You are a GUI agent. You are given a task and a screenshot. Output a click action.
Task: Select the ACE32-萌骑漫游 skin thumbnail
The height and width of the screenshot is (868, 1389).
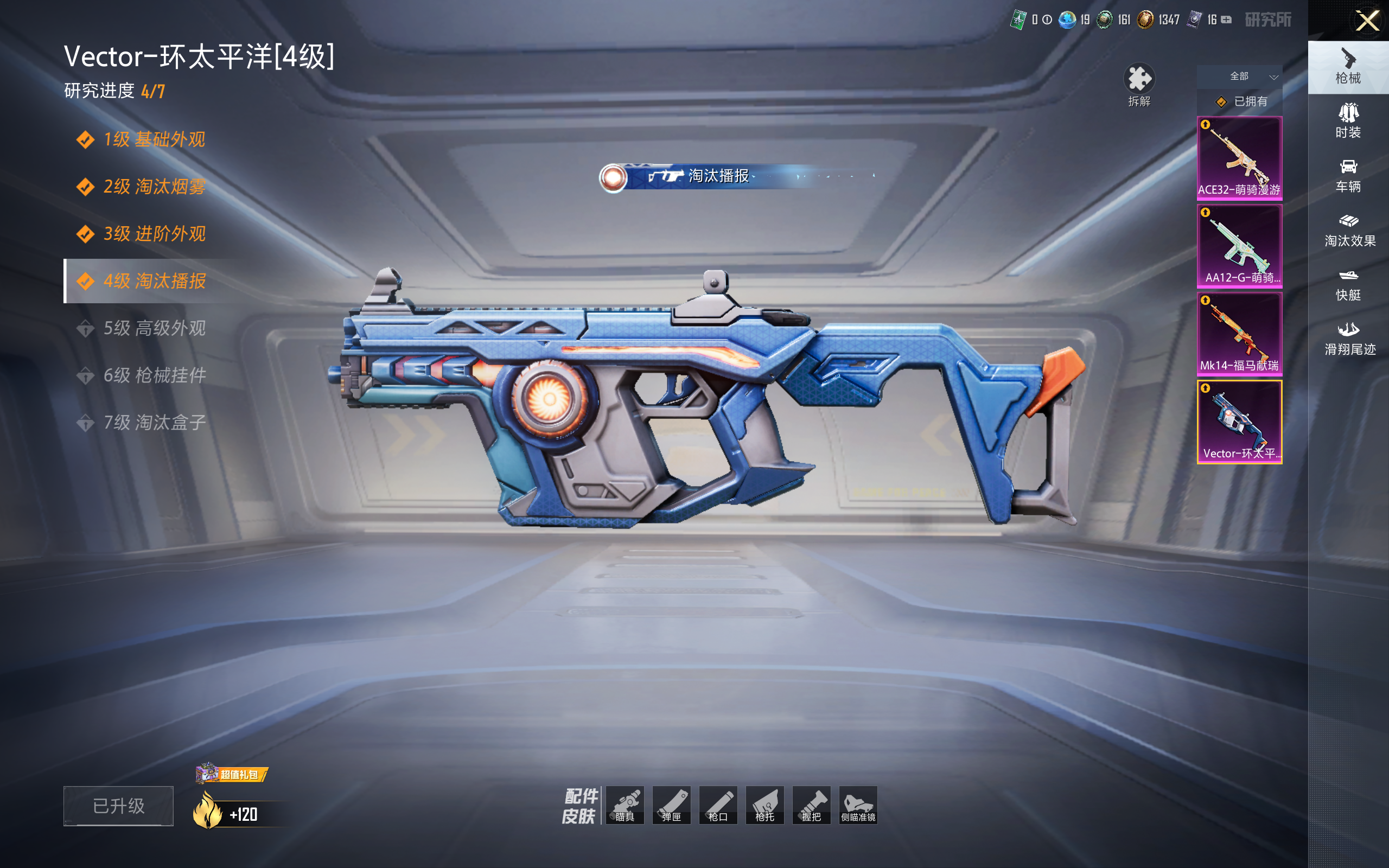pos(1239,158)
